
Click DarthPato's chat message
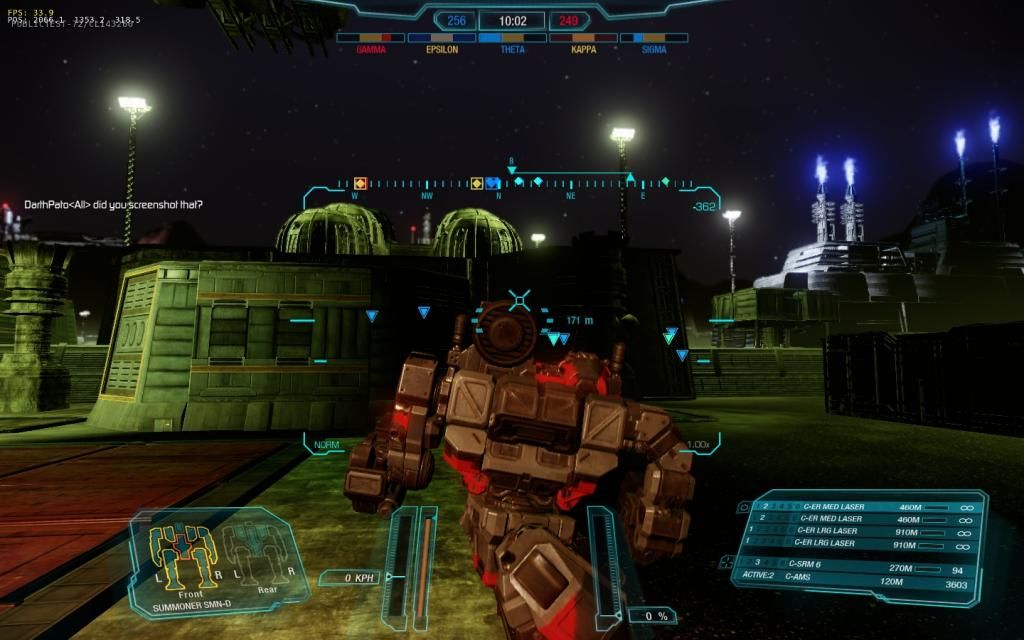(114, 205)
